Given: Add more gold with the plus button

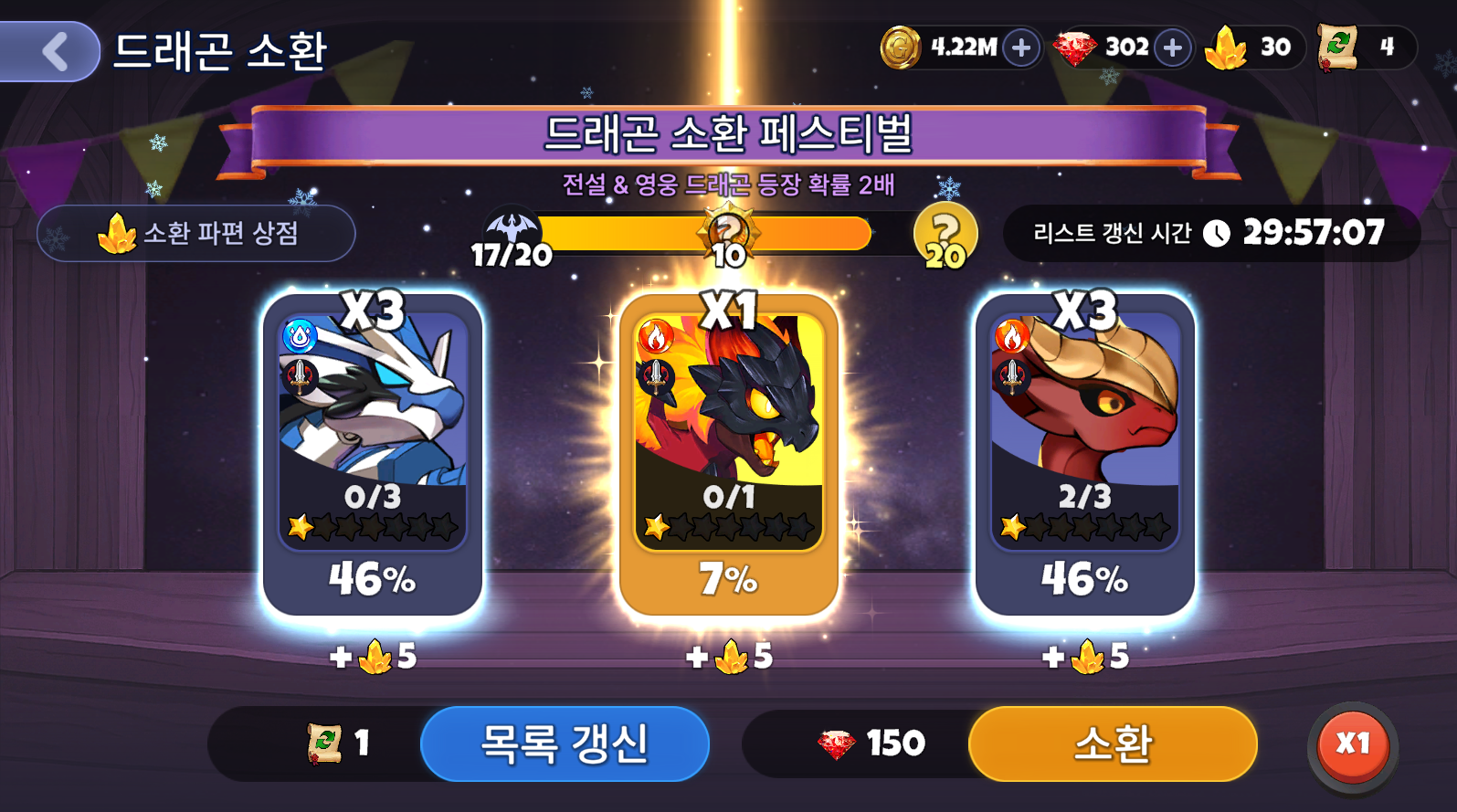Looking at the screenshot, I should [1021, 47].
